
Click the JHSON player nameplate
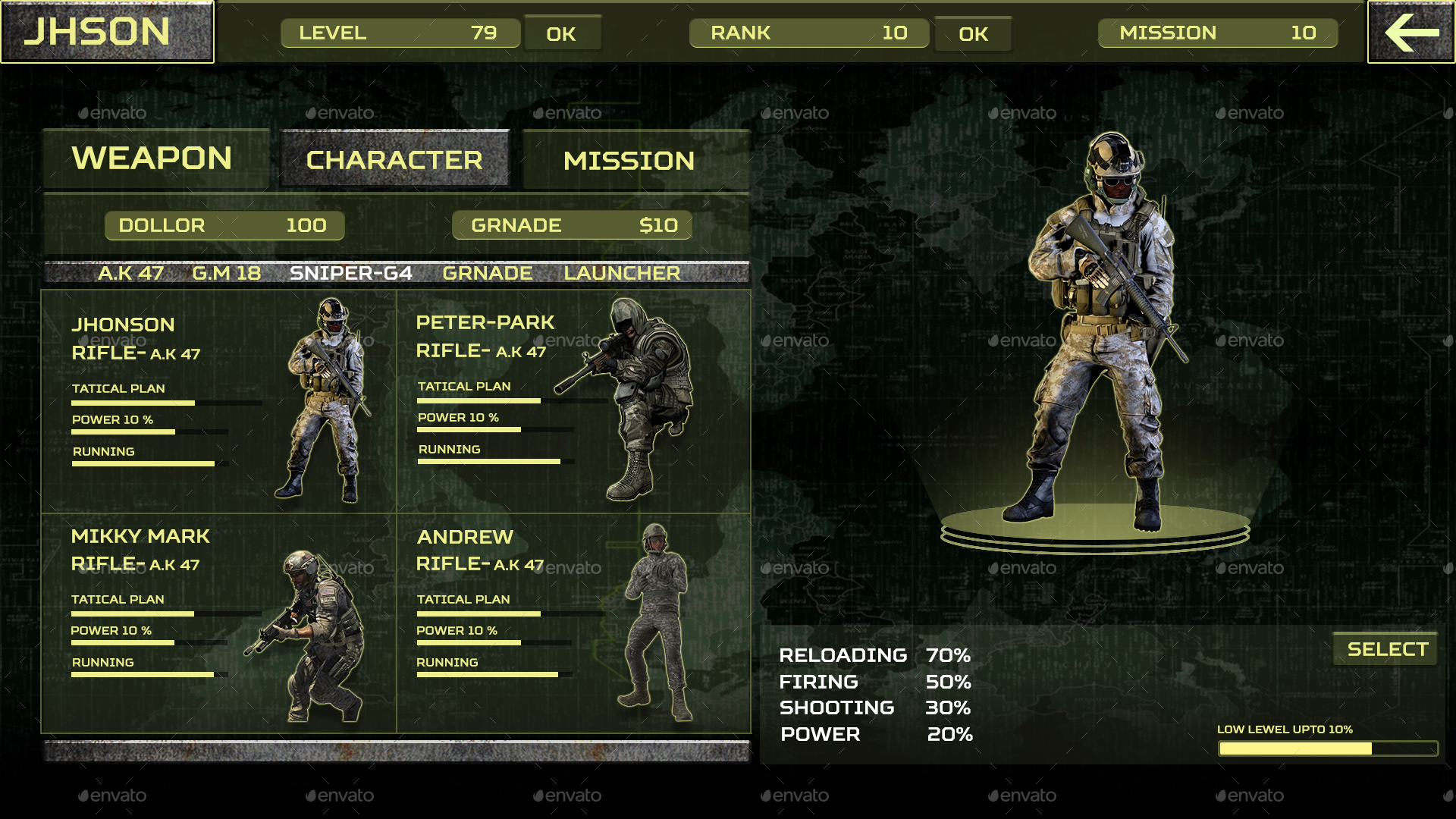(106, 32)
